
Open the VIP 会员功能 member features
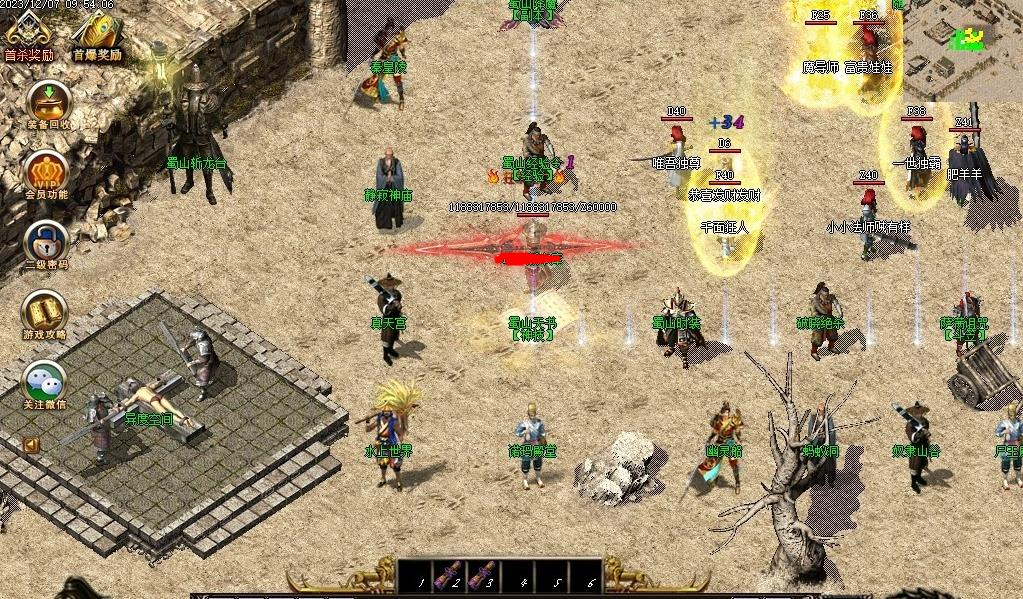point(46,171)
